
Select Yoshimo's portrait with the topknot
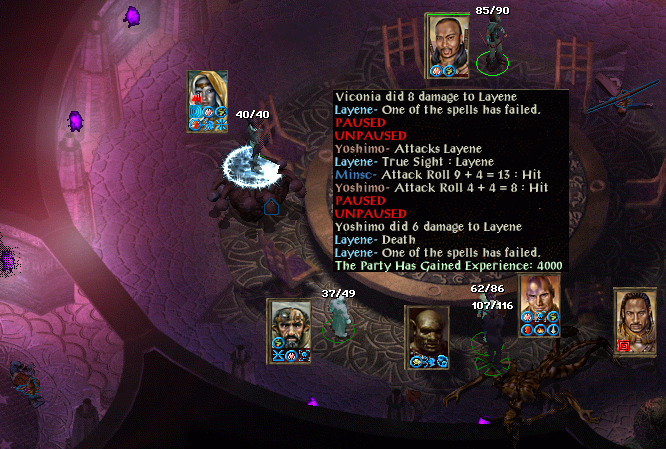pyautogui.click(x=447, y=40)
